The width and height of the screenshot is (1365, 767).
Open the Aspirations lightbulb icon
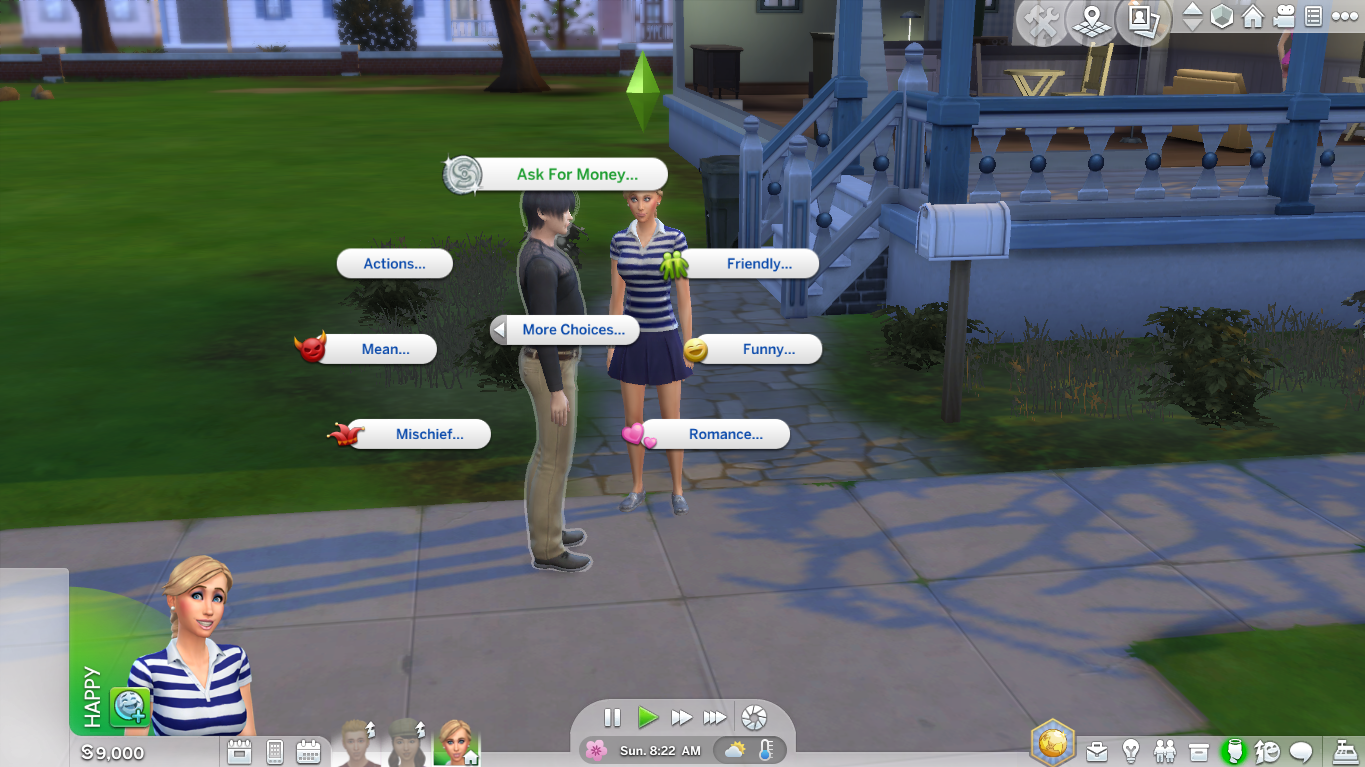(1129, 750)
